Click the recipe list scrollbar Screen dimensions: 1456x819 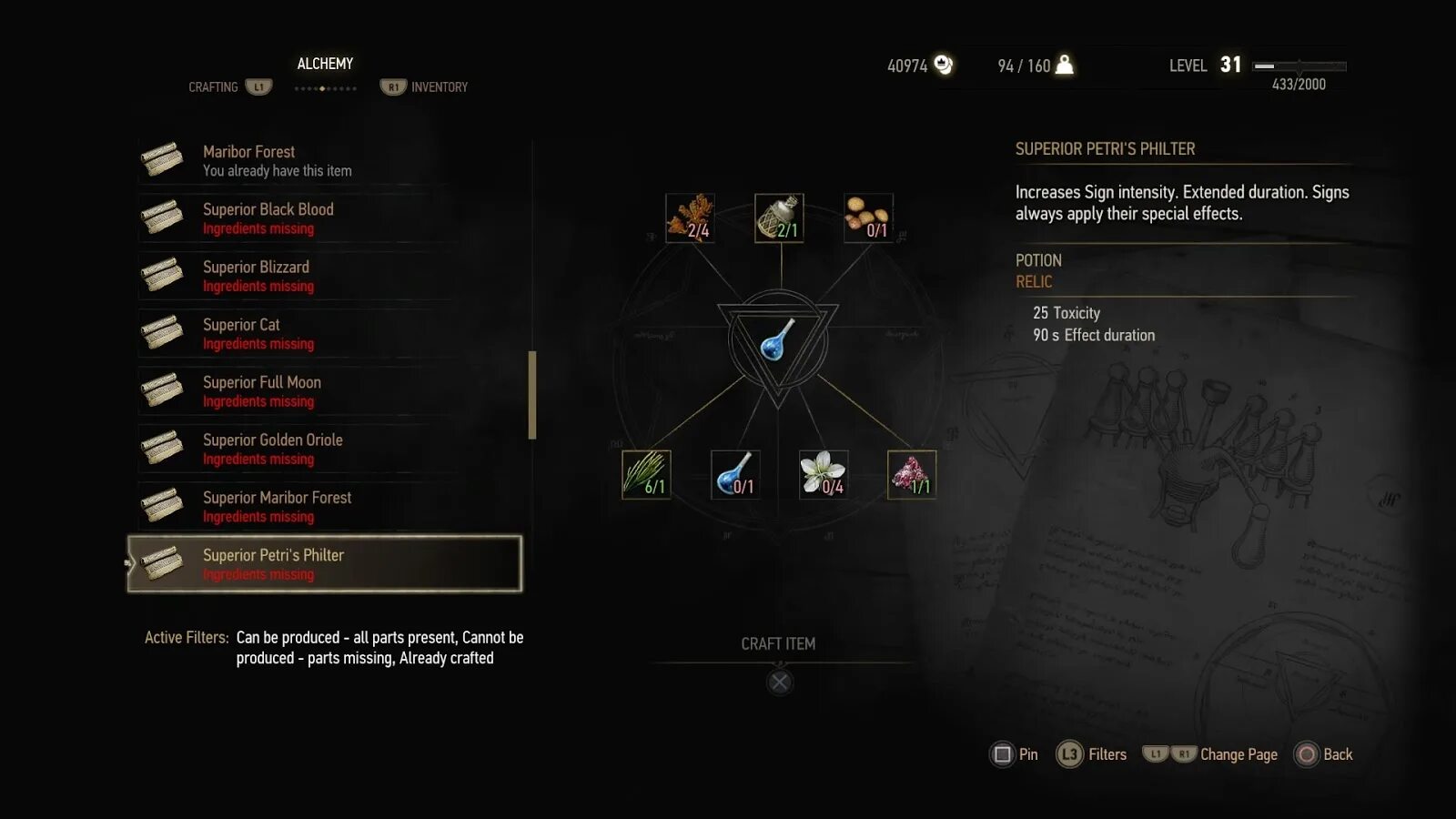[532, 395]
